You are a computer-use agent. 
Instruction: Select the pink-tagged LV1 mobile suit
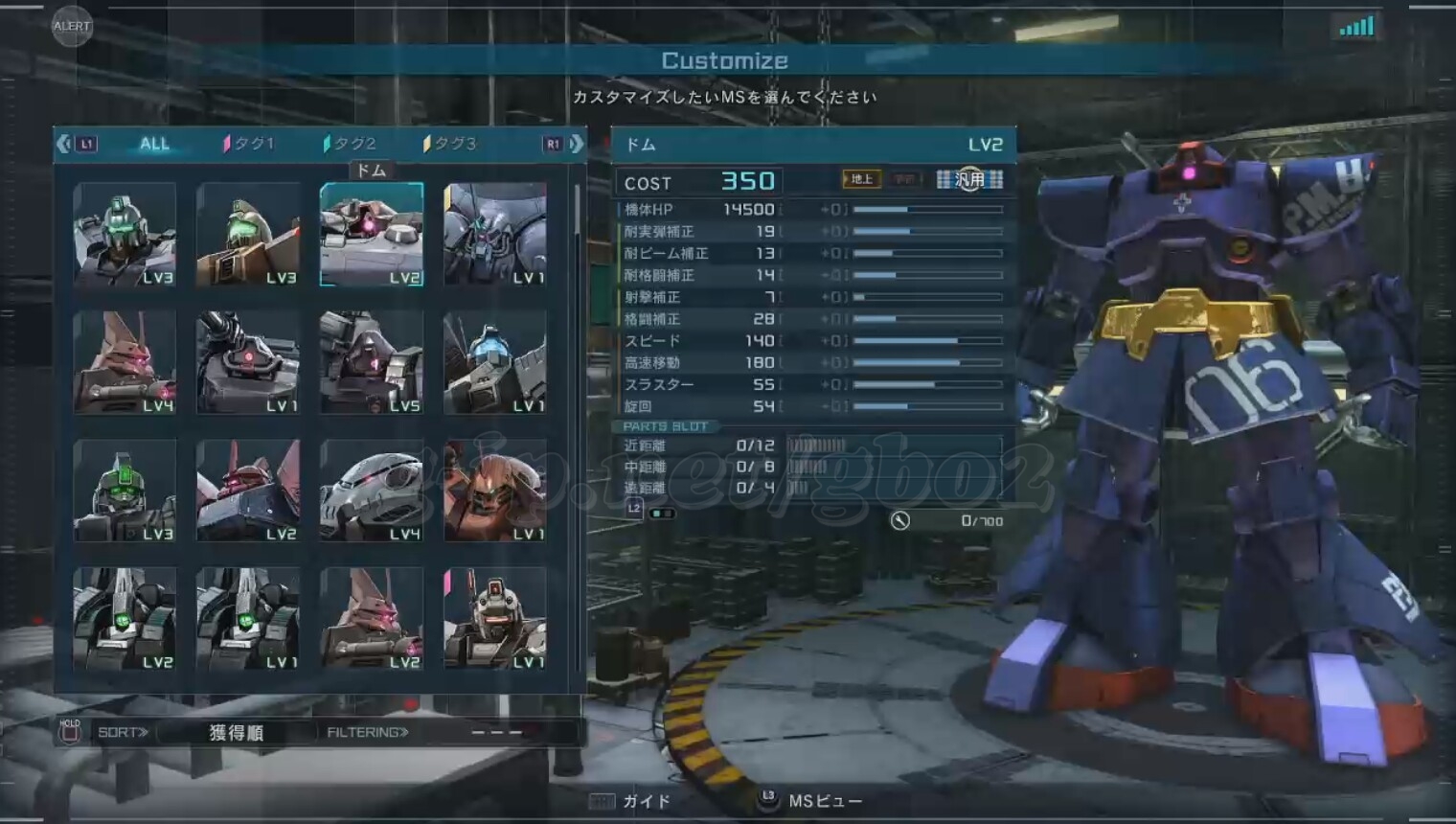(x=495, y=618)
